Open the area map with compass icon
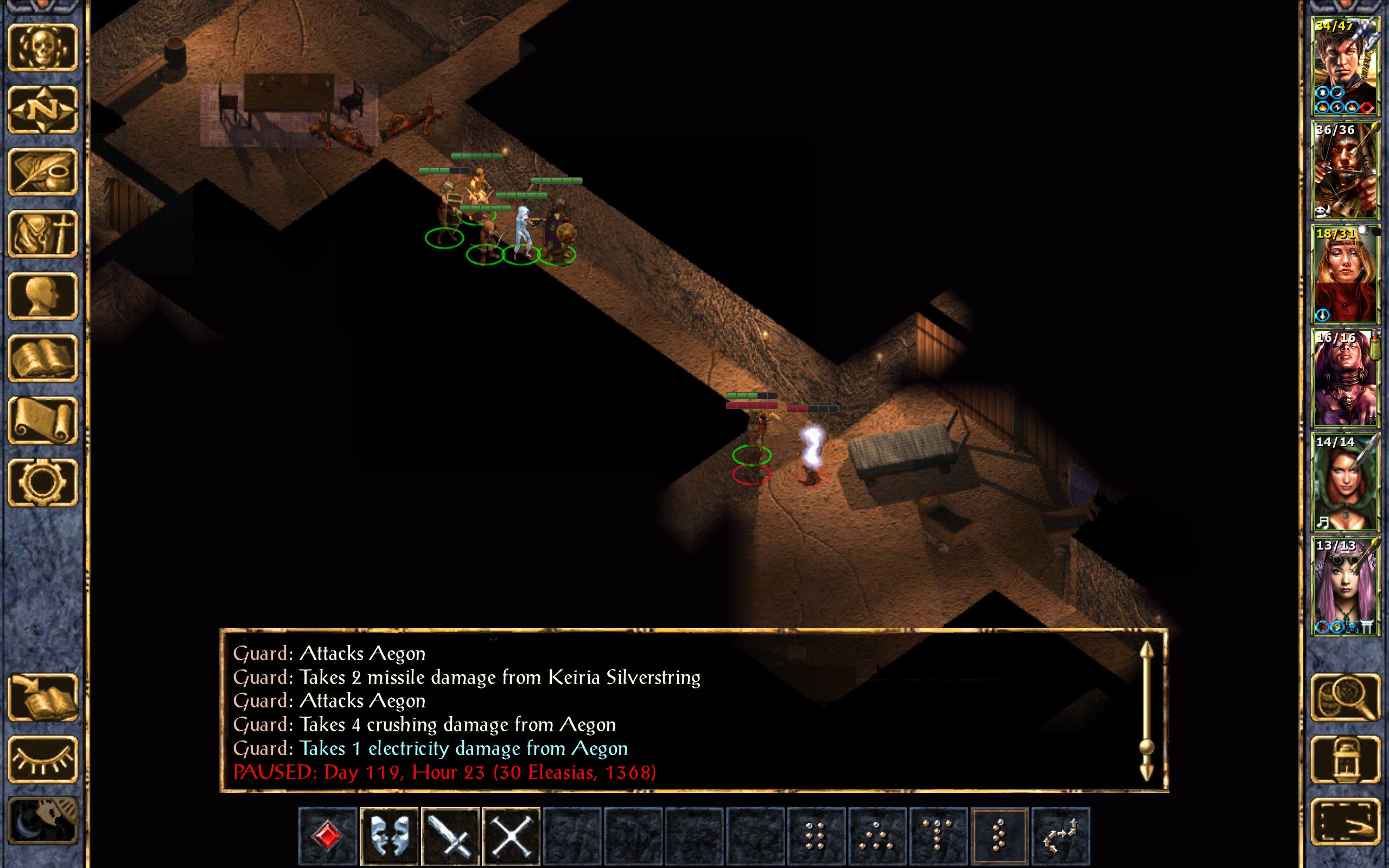The height and width of the screenshot is (868, 1389). tap(42, 110)
